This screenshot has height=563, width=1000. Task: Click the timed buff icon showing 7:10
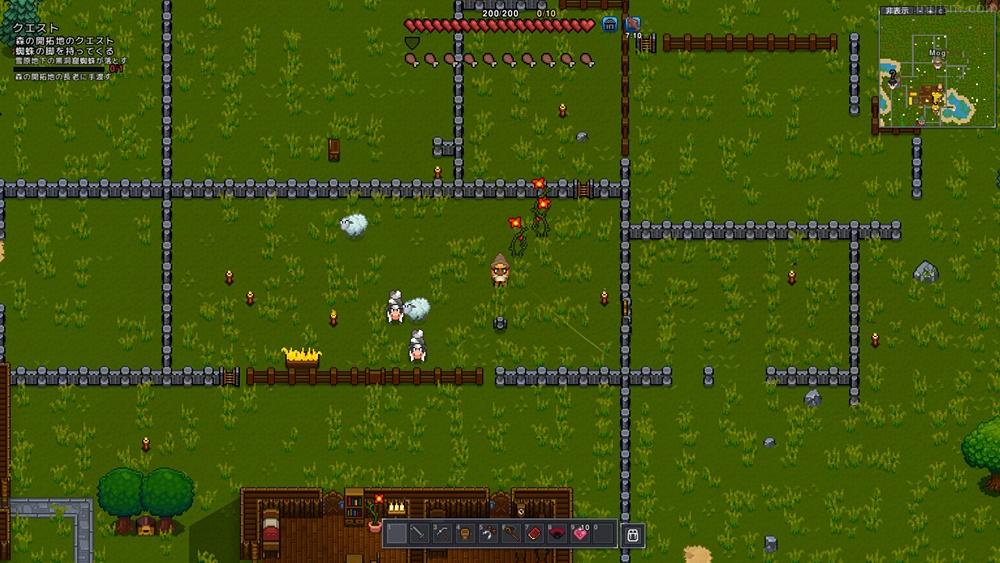pos(632,26)
